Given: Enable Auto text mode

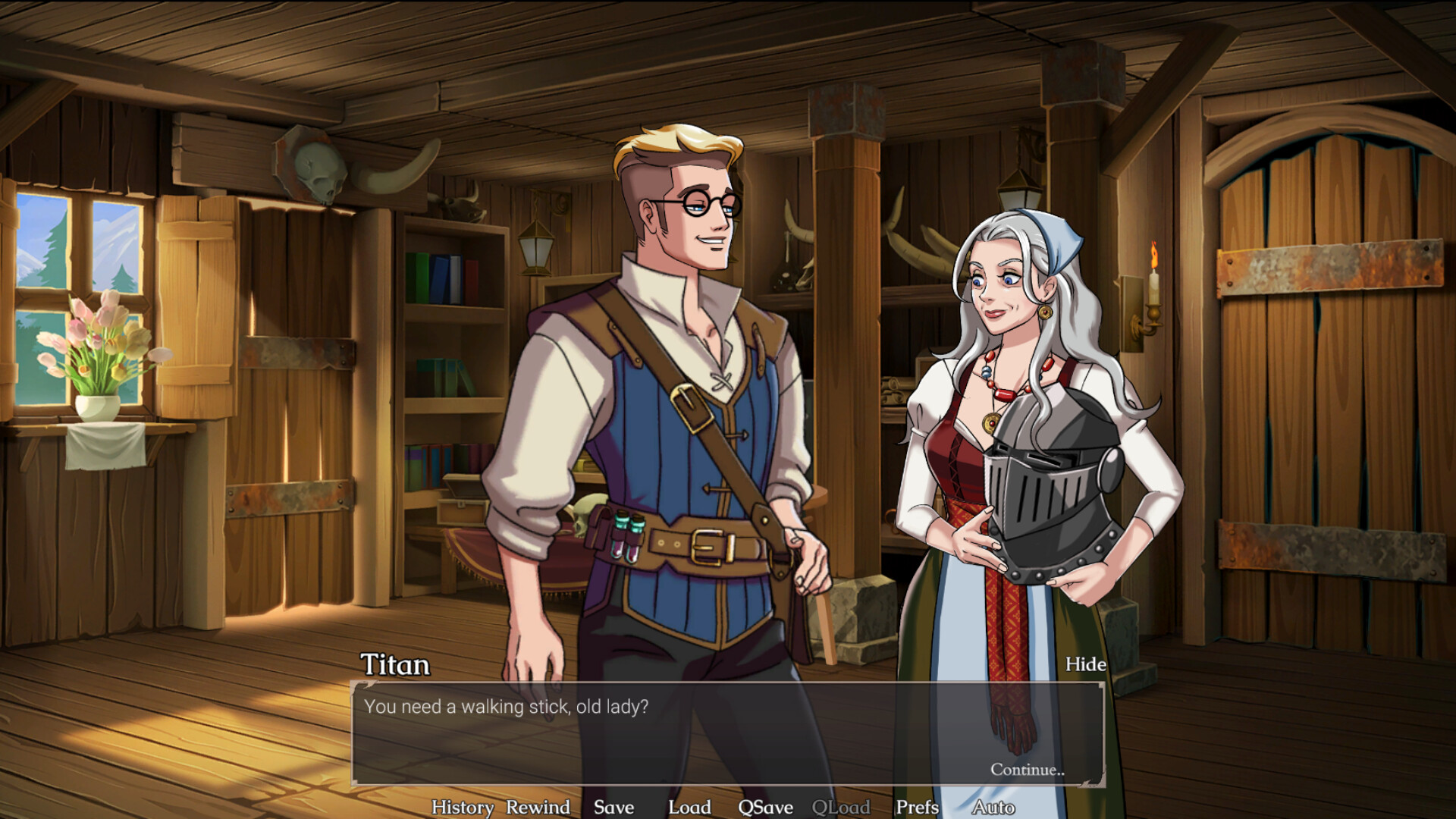Looking at the screenshot, I should [x=996, y=807].
